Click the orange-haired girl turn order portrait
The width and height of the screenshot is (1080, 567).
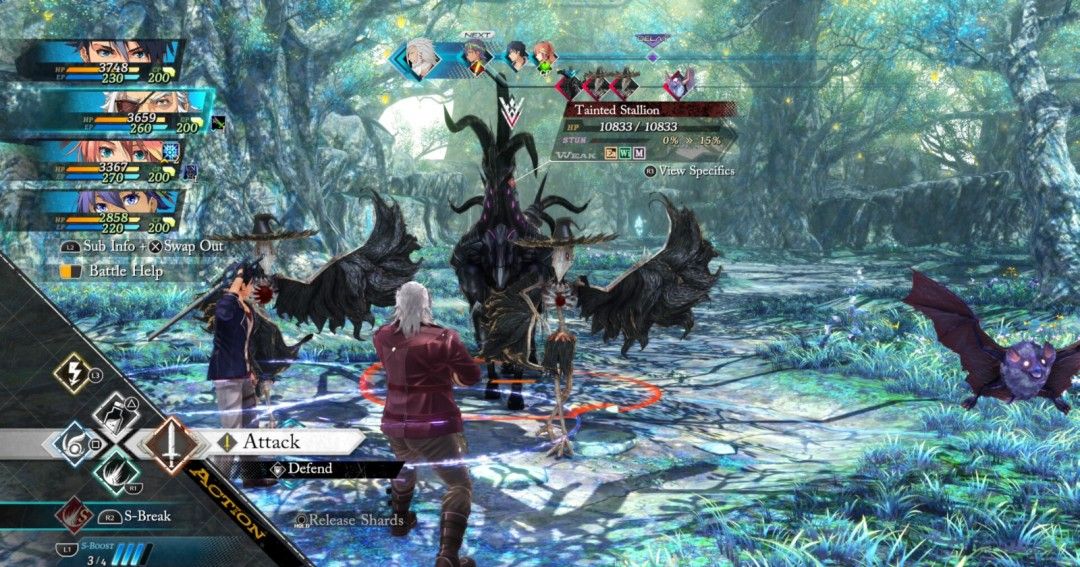544,56
